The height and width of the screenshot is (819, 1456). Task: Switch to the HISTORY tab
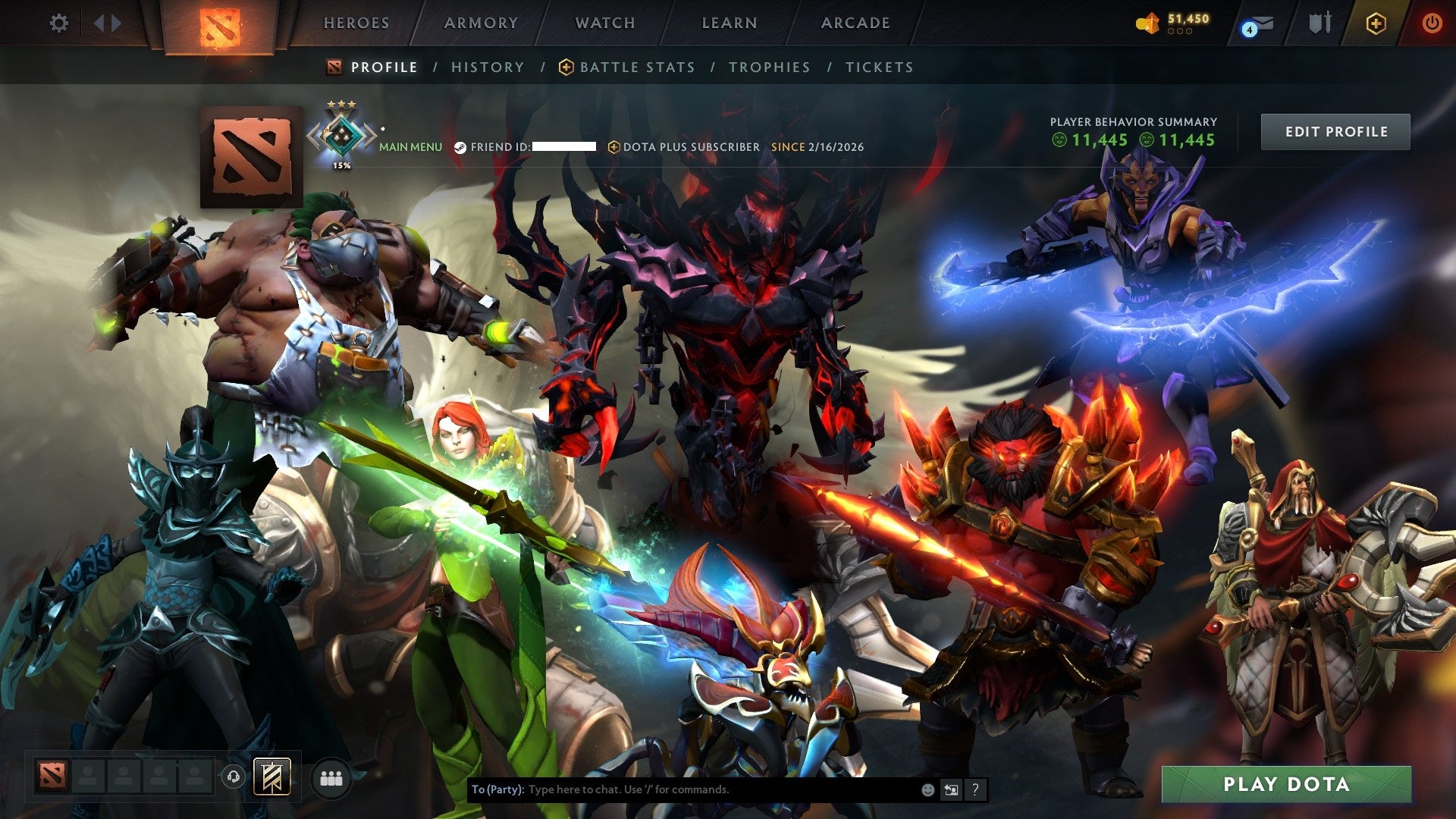pyautogui.click(x=487, y=67)
